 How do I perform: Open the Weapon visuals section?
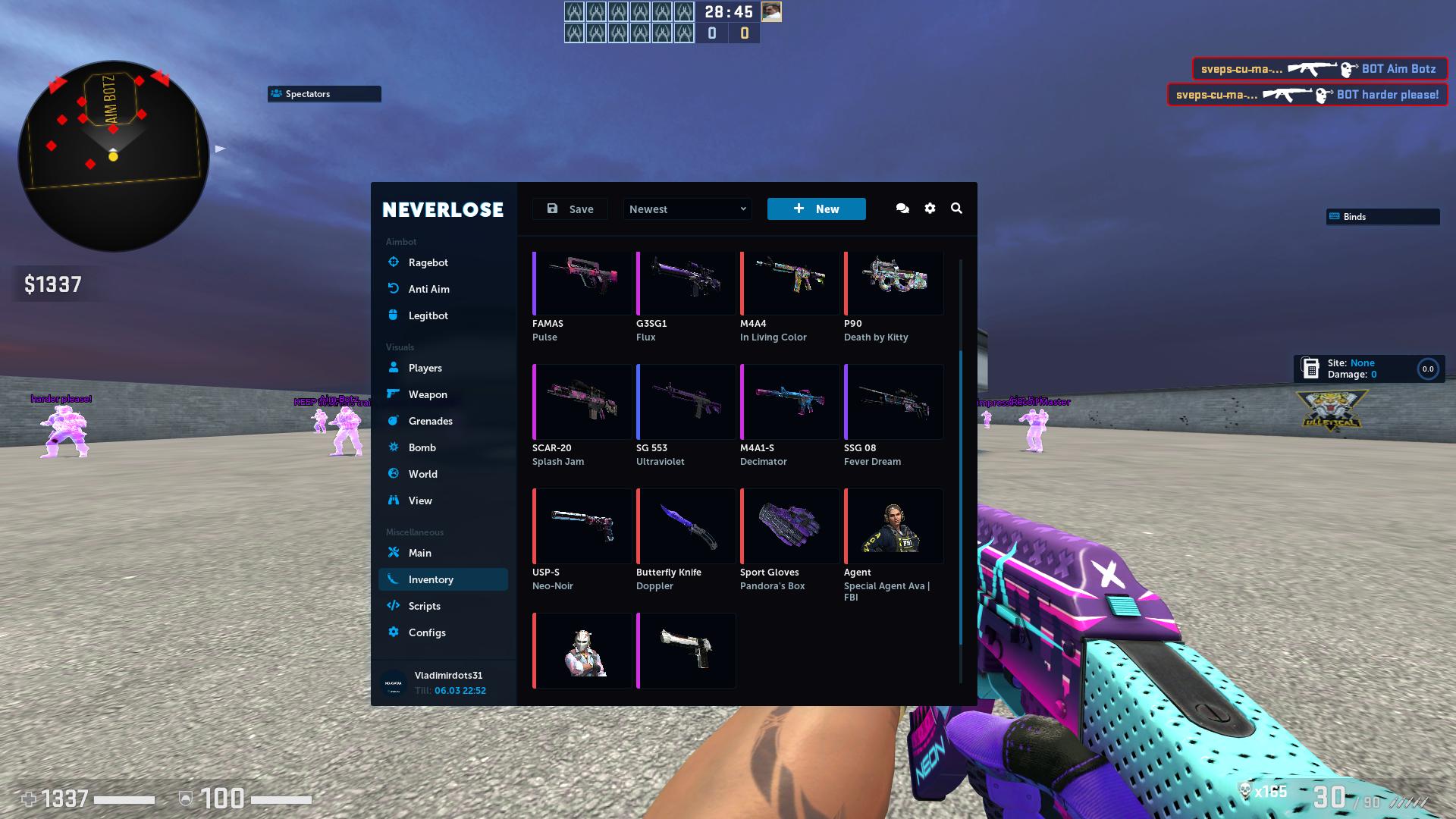[394, 394]
